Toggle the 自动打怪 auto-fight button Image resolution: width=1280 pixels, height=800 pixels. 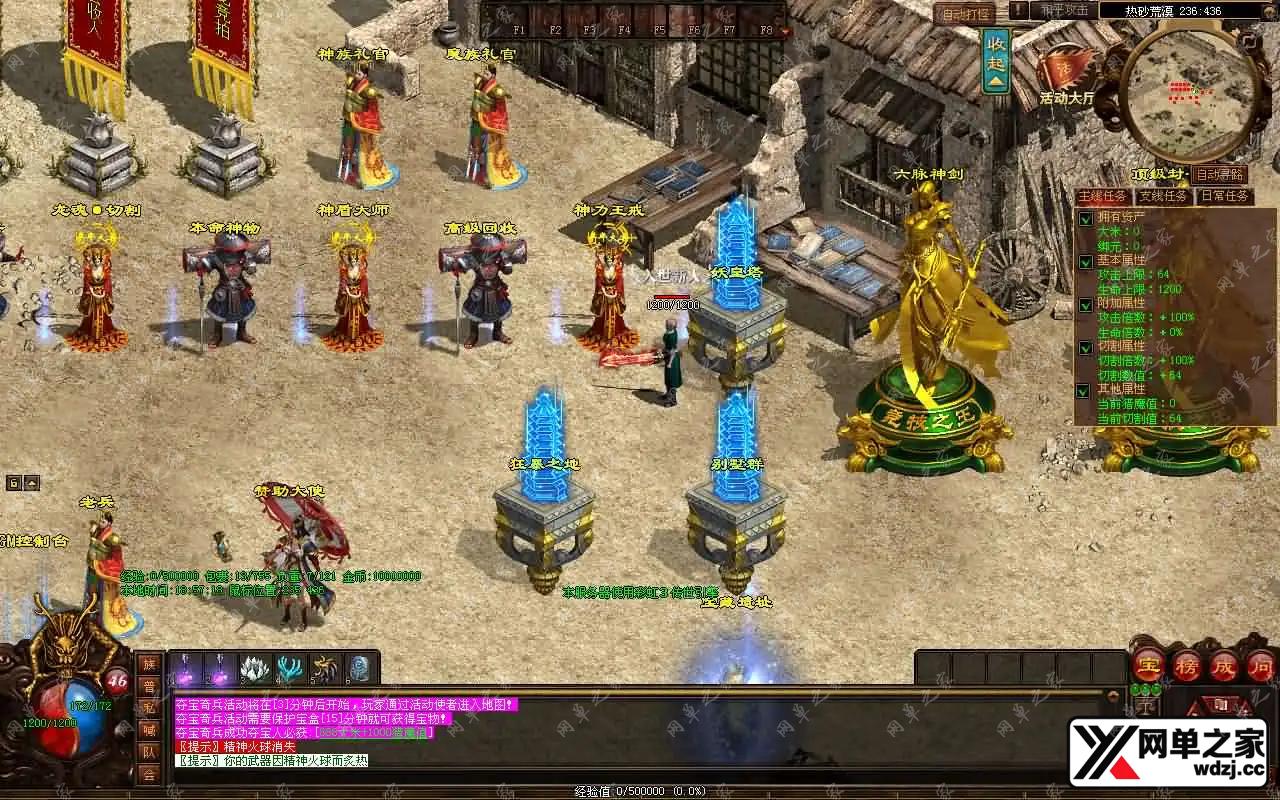click(964, 14)
